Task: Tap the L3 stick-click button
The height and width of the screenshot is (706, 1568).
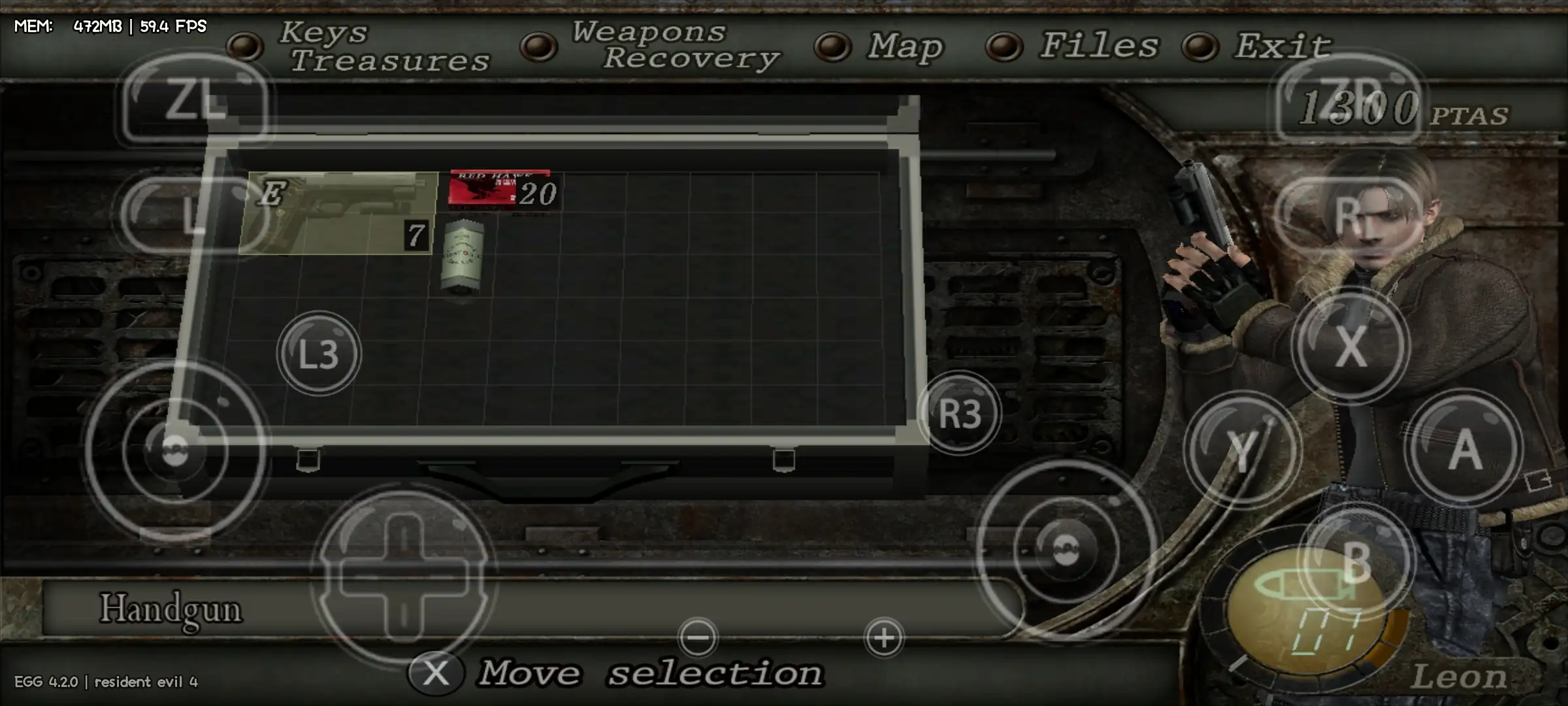Action: pos(318,354)
